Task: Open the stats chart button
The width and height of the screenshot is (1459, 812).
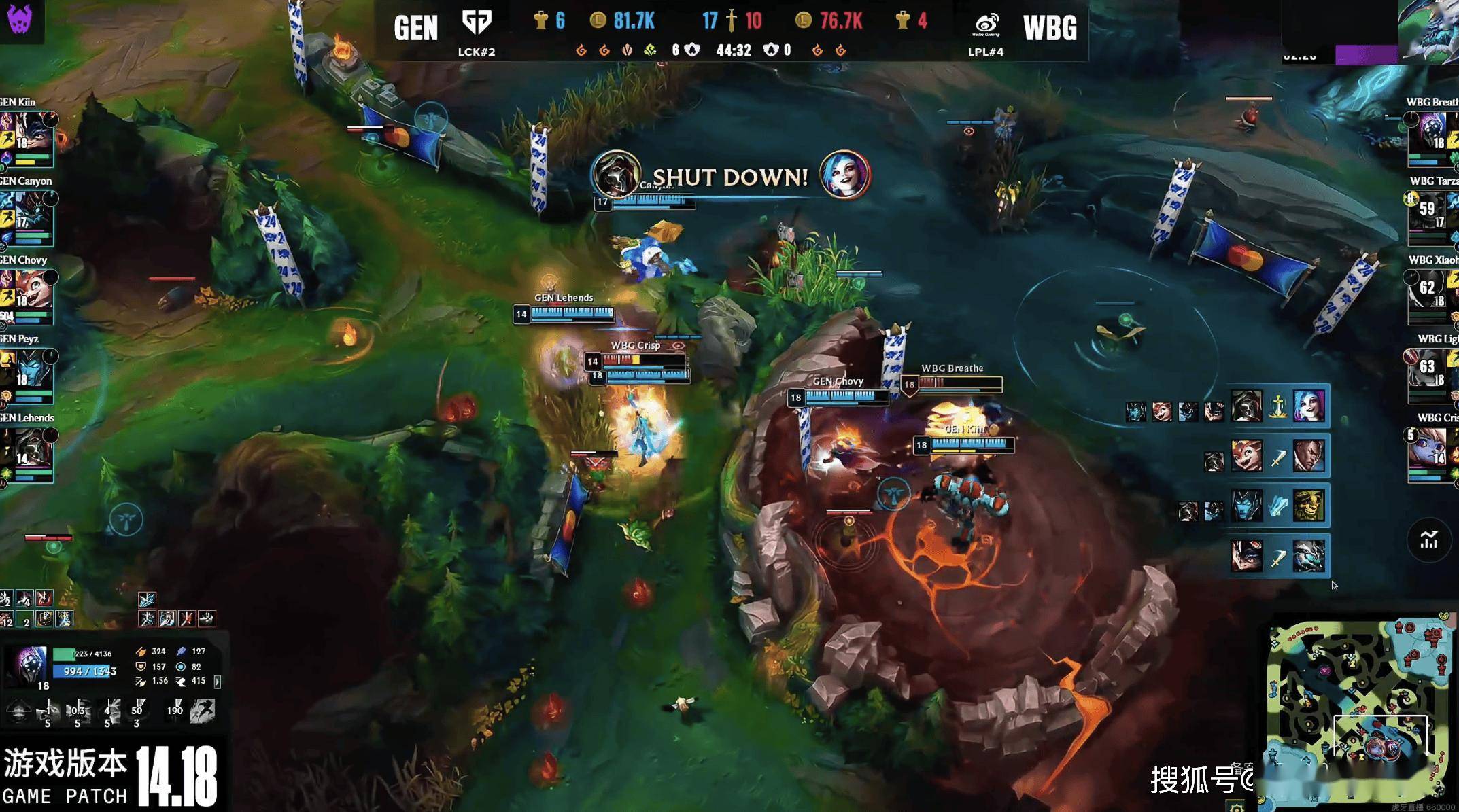Action: pos(1428,540)
